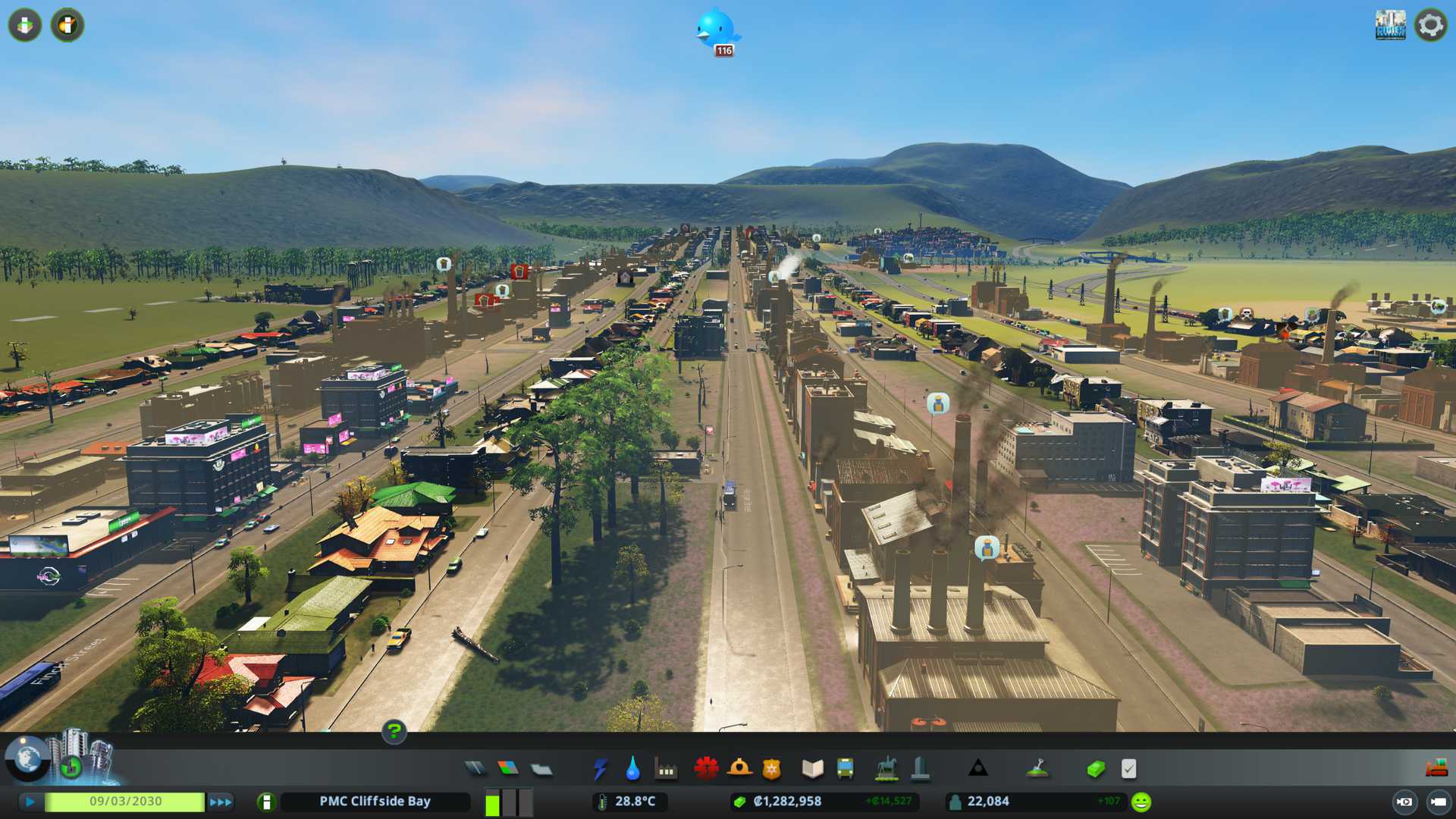
Task: Open the Electricity menu lightning bolt
Action: pos(600,769)
